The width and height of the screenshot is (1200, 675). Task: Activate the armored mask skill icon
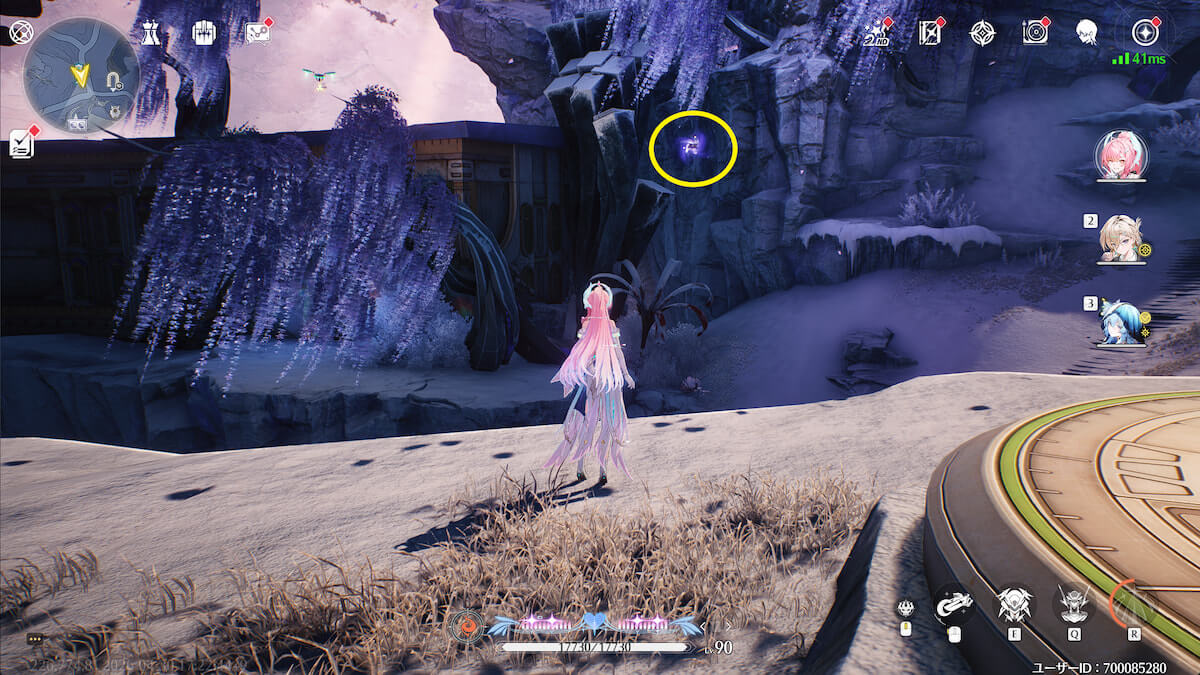(x=1012, y=604)
